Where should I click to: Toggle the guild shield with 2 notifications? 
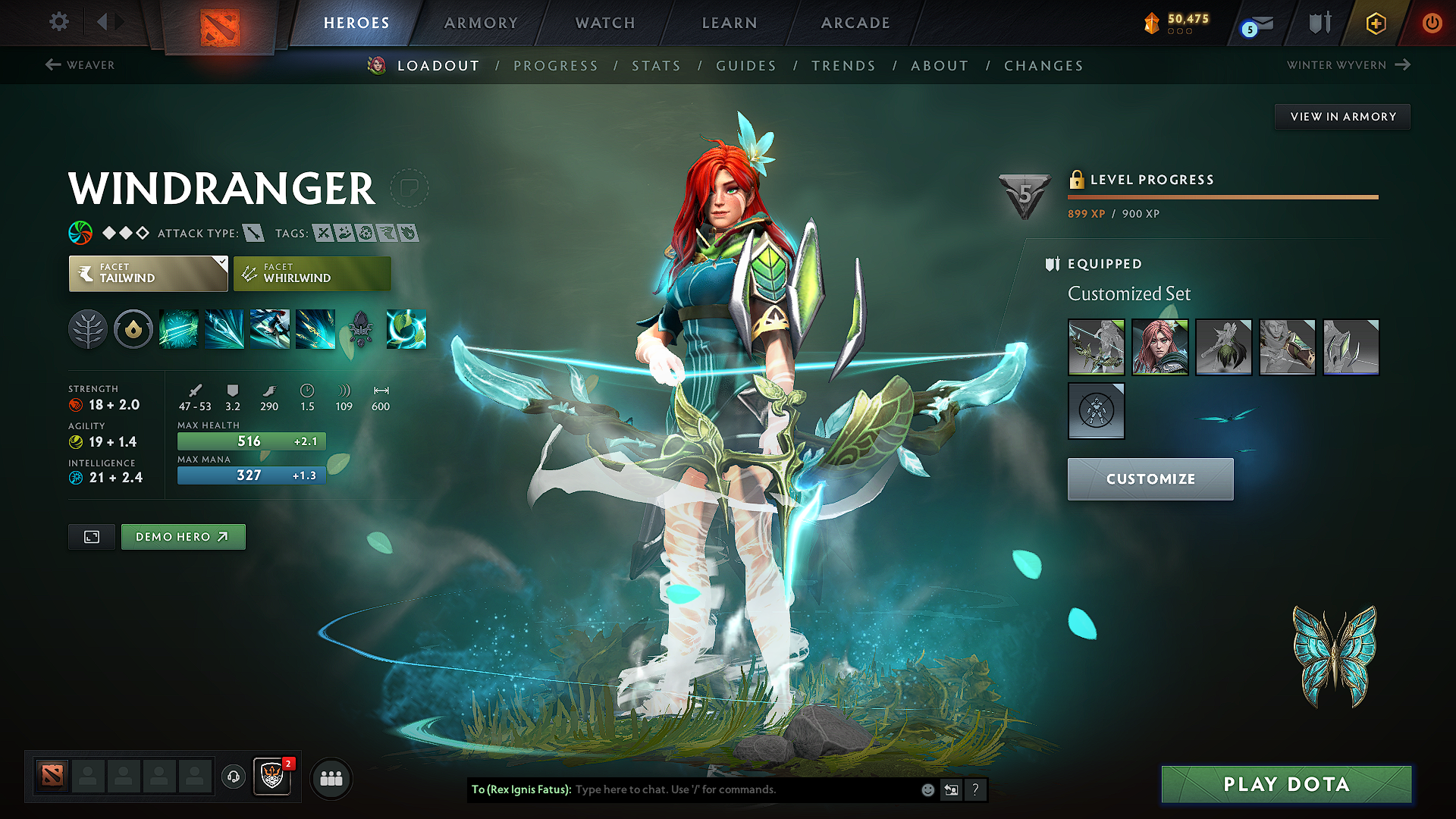271,778
